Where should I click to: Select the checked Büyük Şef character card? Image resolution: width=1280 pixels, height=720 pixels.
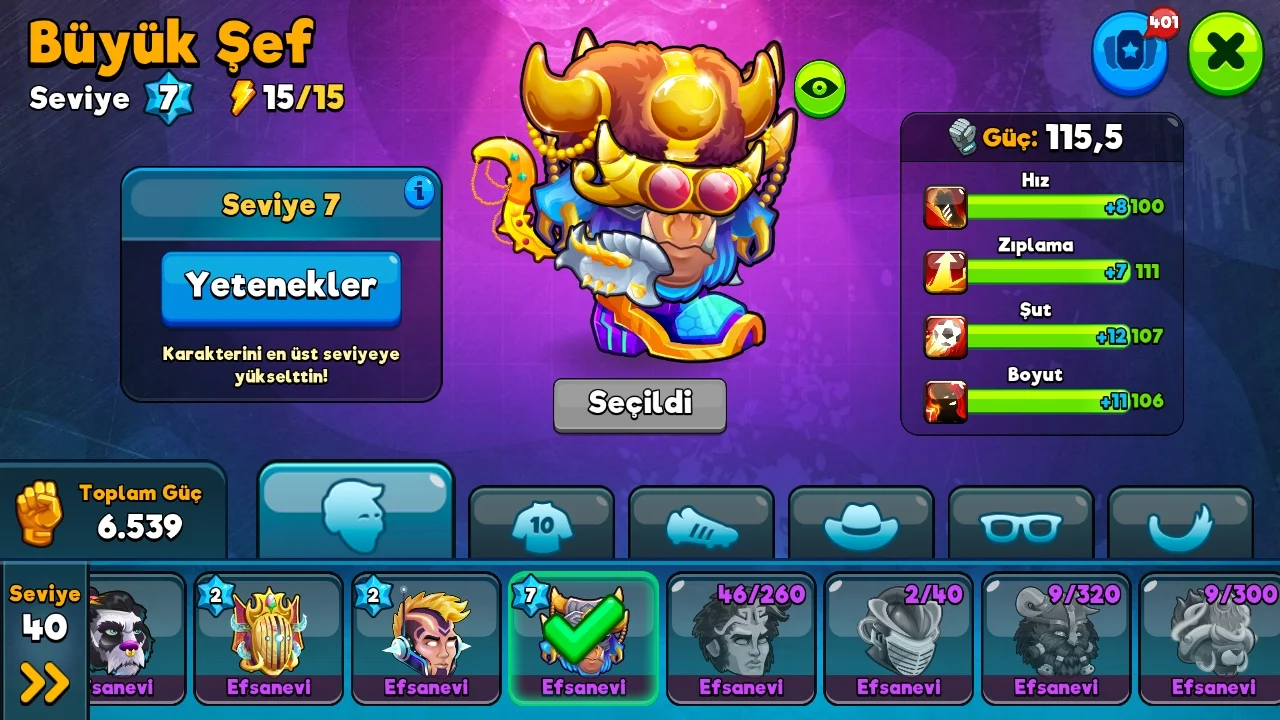tap(583, 638)
